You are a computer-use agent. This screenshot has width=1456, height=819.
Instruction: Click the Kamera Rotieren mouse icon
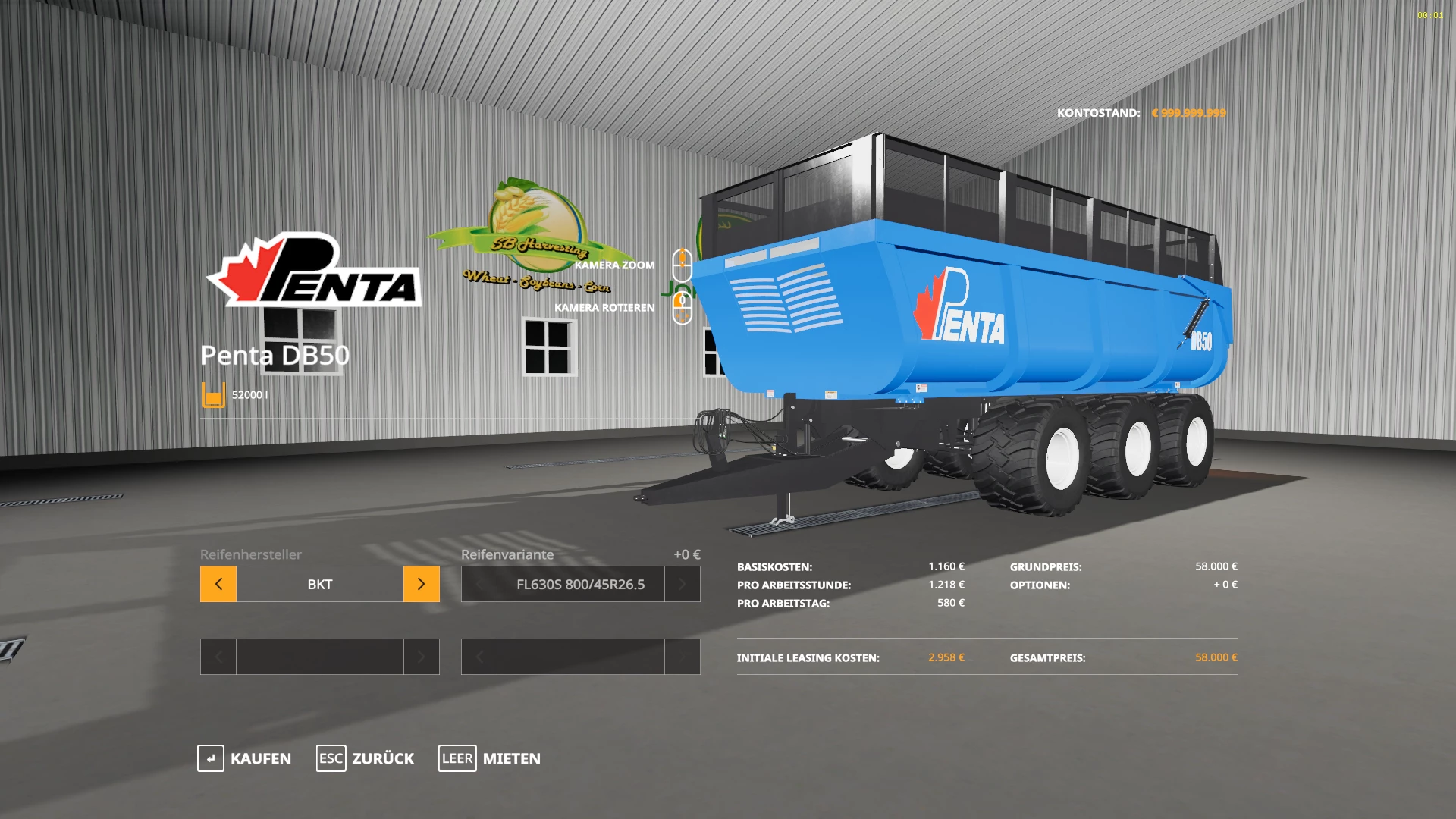[x=682, y=308]
